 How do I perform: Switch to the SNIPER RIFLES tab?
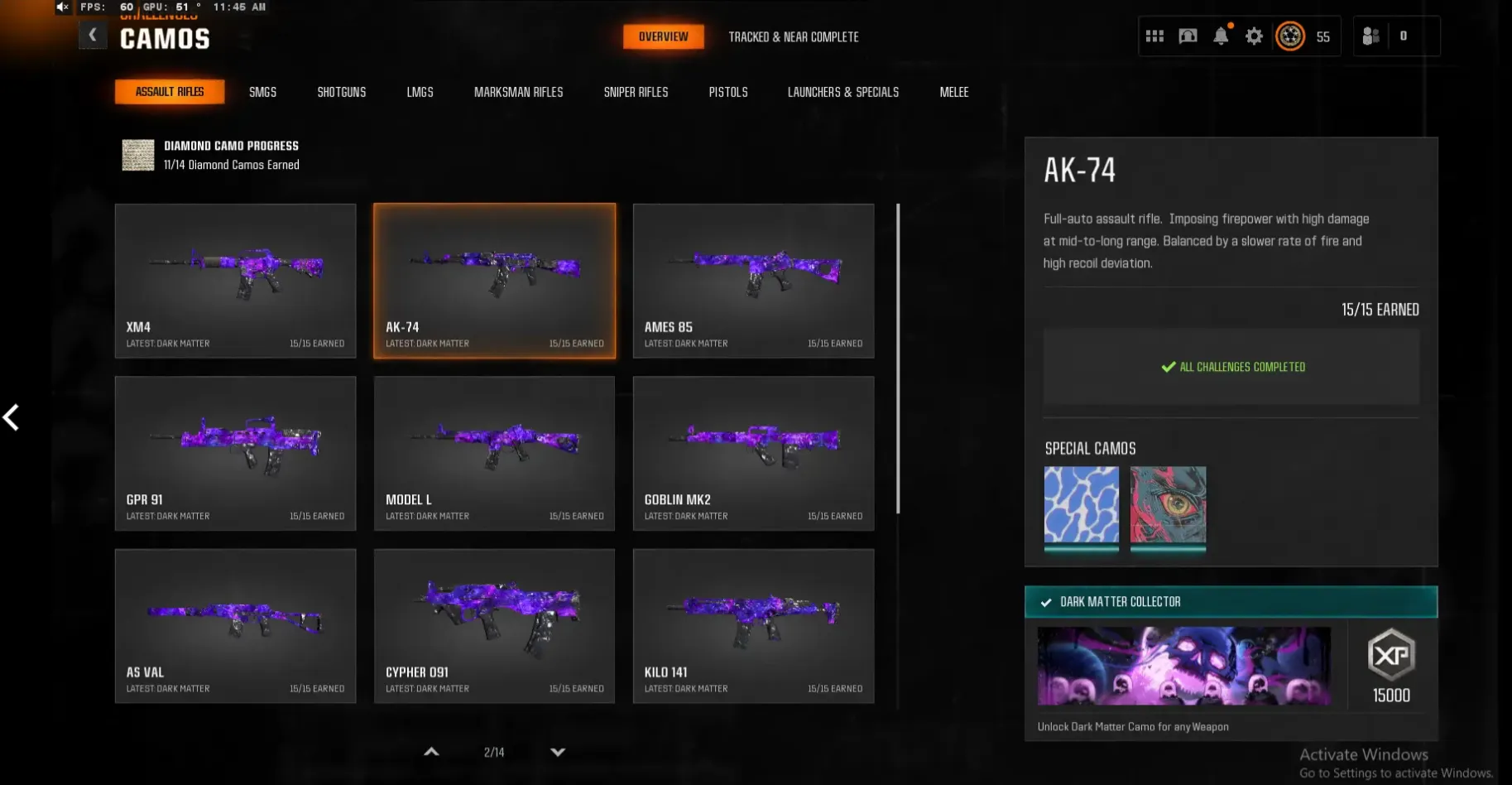coord(636,92)
